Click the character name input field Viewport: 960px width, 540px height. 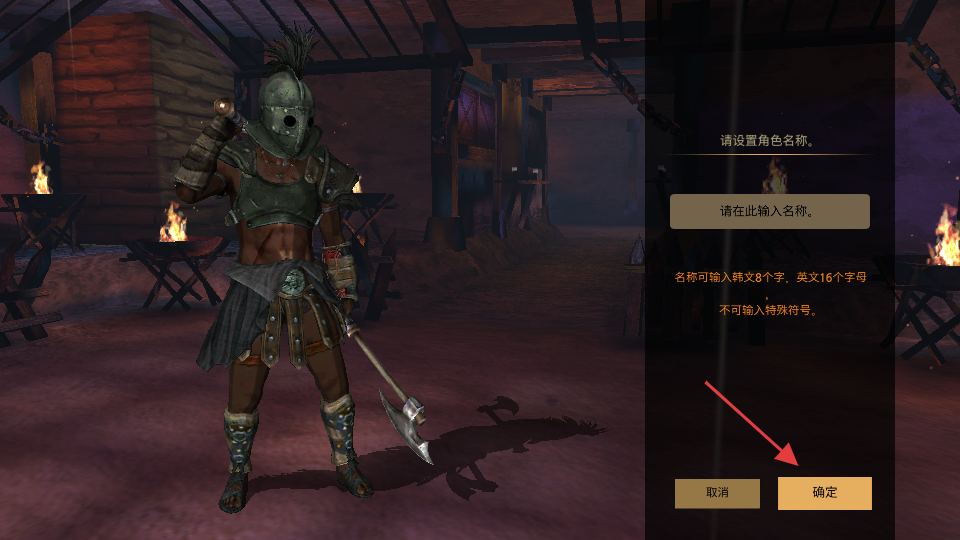click(x=769, y=212)
